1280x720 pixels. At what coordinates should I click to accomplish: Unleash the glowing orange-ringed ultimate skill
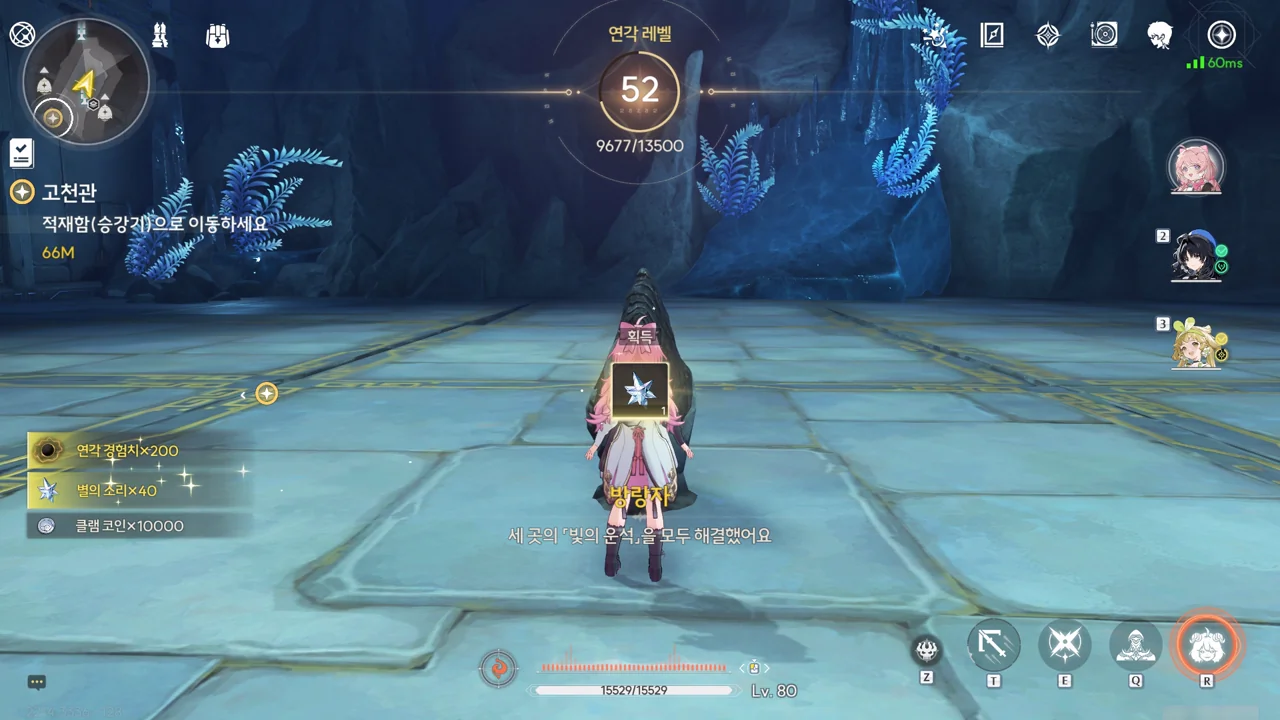coord(1207,646)
